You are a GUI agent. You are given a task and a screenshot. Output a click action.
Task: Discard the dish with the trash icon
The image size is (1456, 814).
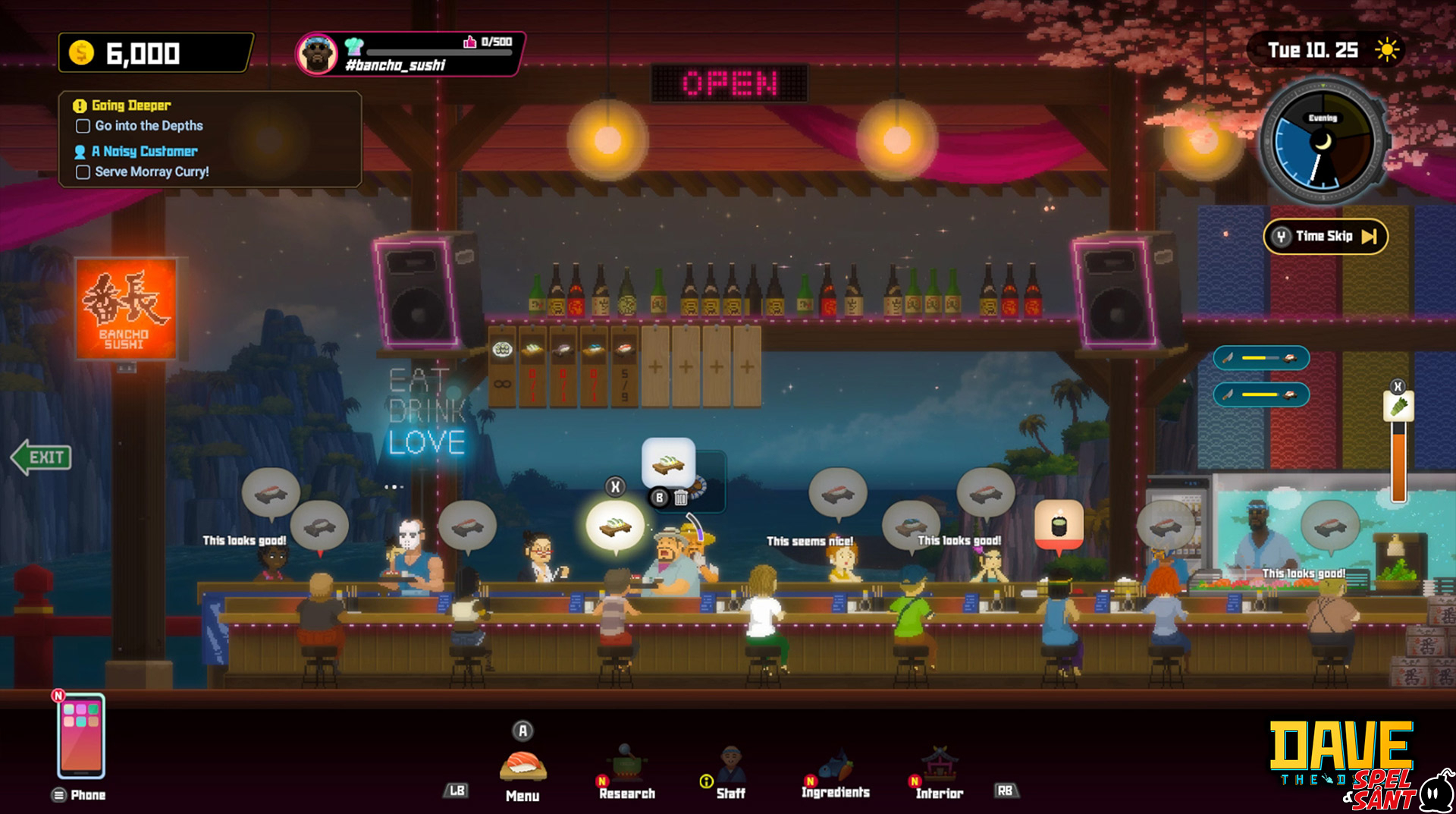(681, 498)
